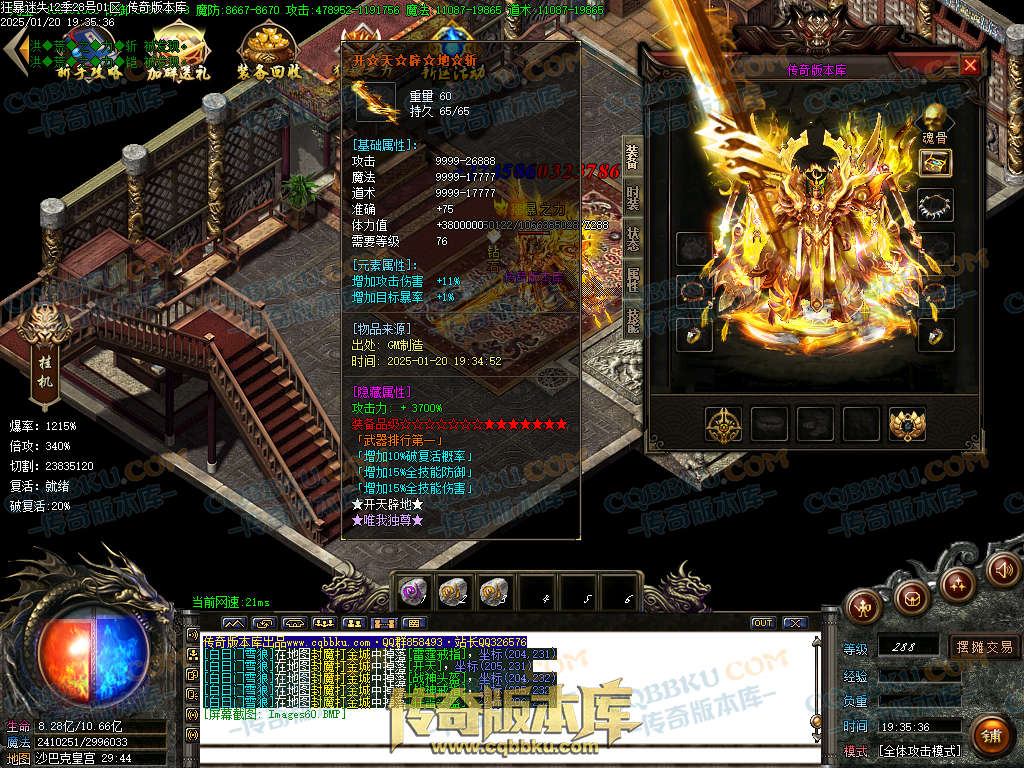Show the 技能 (skills) tab

click(633, 320)
